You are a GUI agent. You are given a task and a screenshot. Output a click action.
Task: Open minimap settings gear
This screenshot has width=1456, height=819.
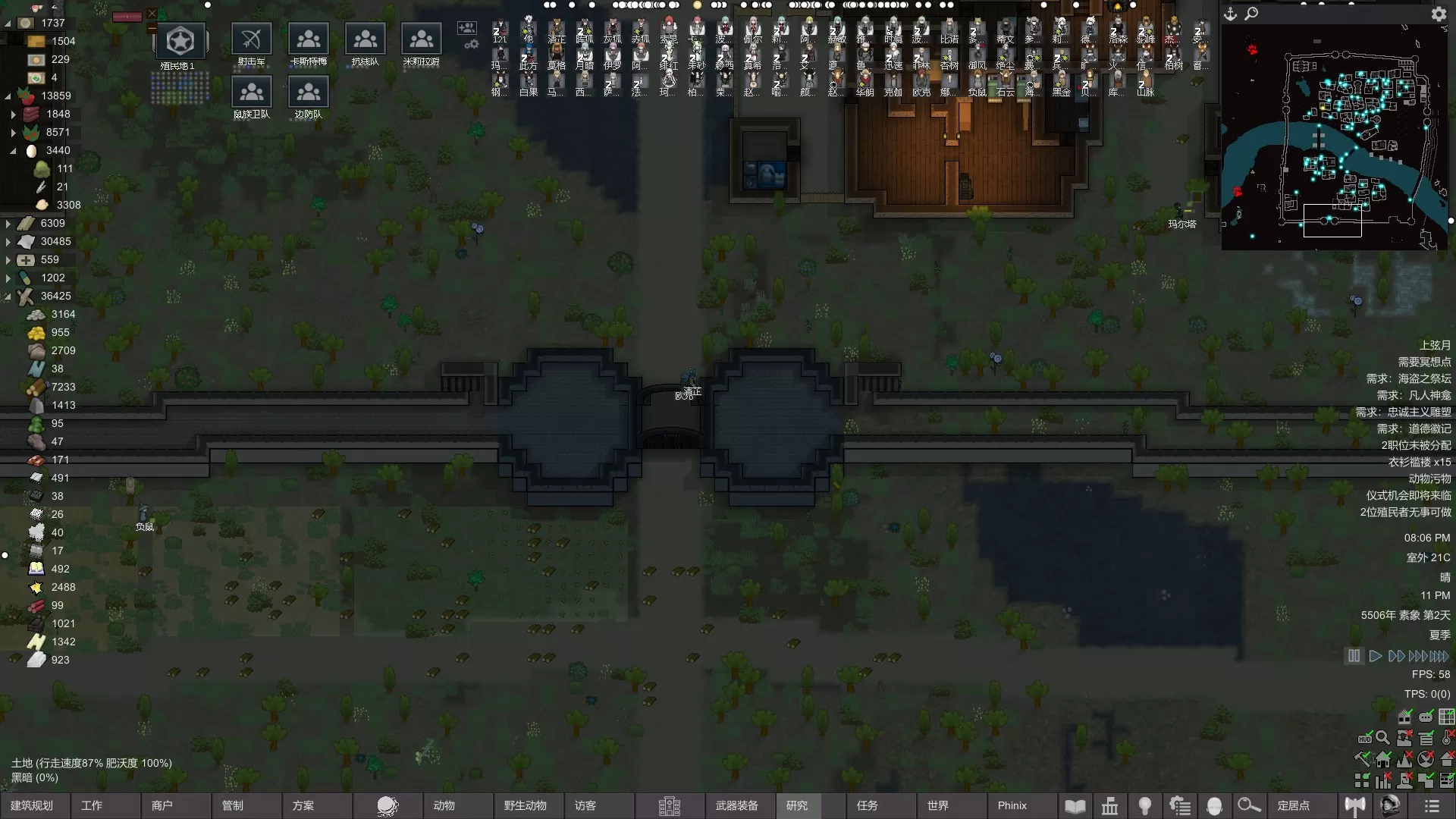pyautogui.click(x=1438, y=14)
